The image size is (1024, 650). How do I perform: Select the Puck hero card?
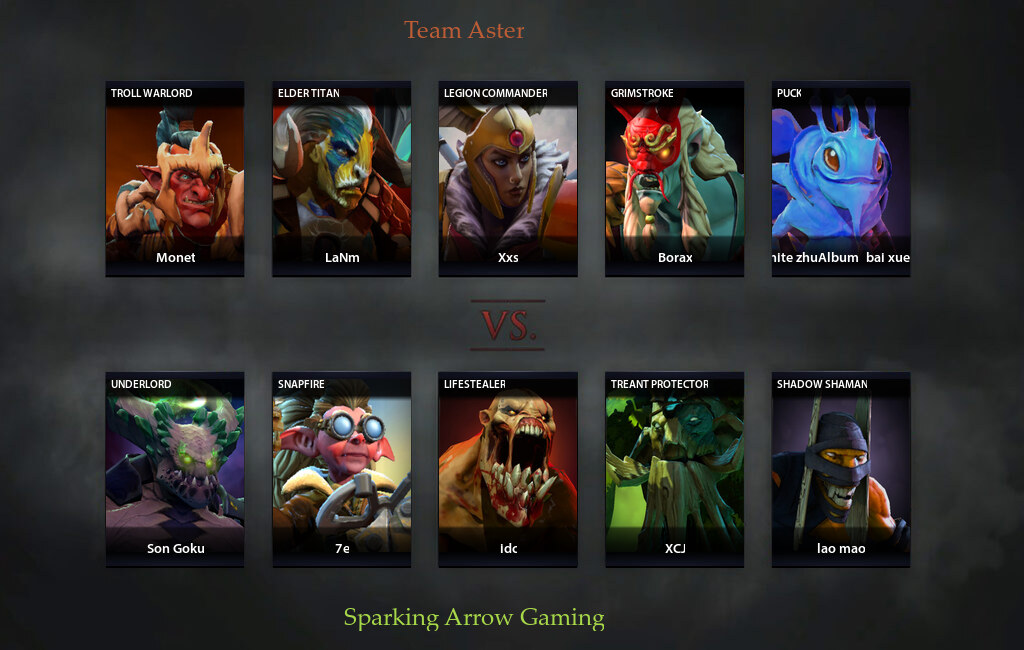tap(841, 178)
